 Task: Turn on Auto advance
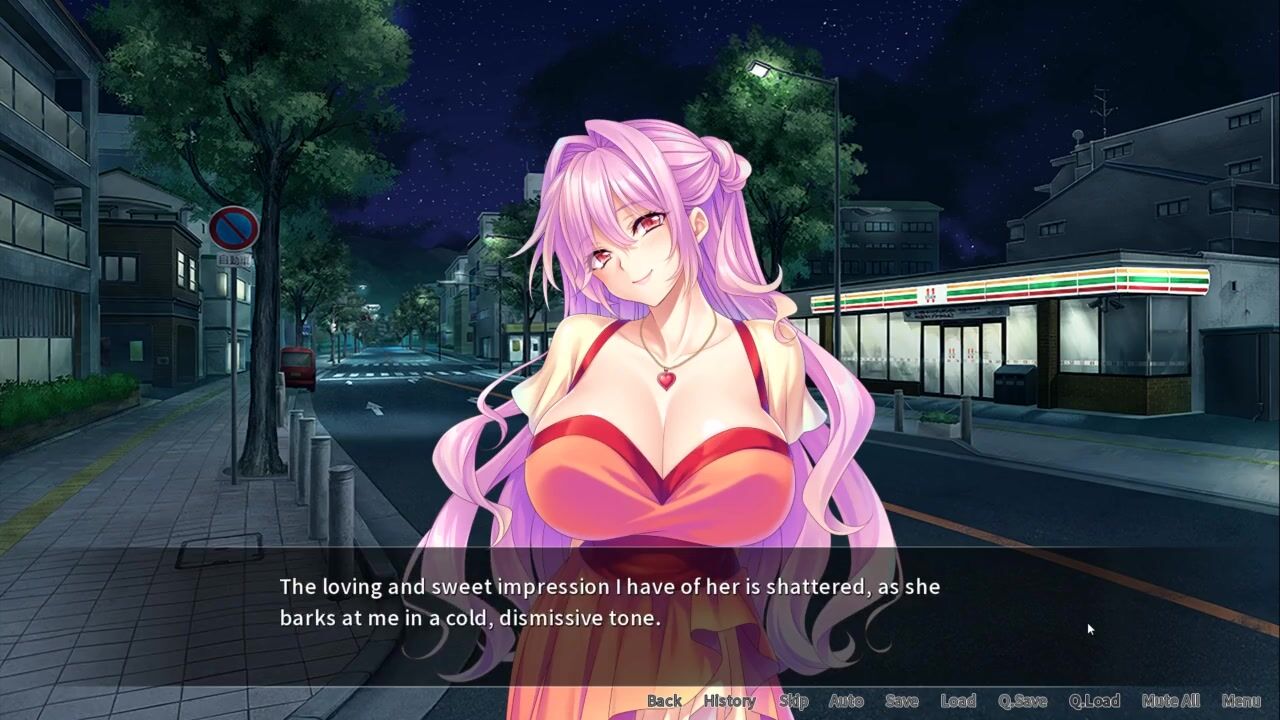click(x=846, y=701)
